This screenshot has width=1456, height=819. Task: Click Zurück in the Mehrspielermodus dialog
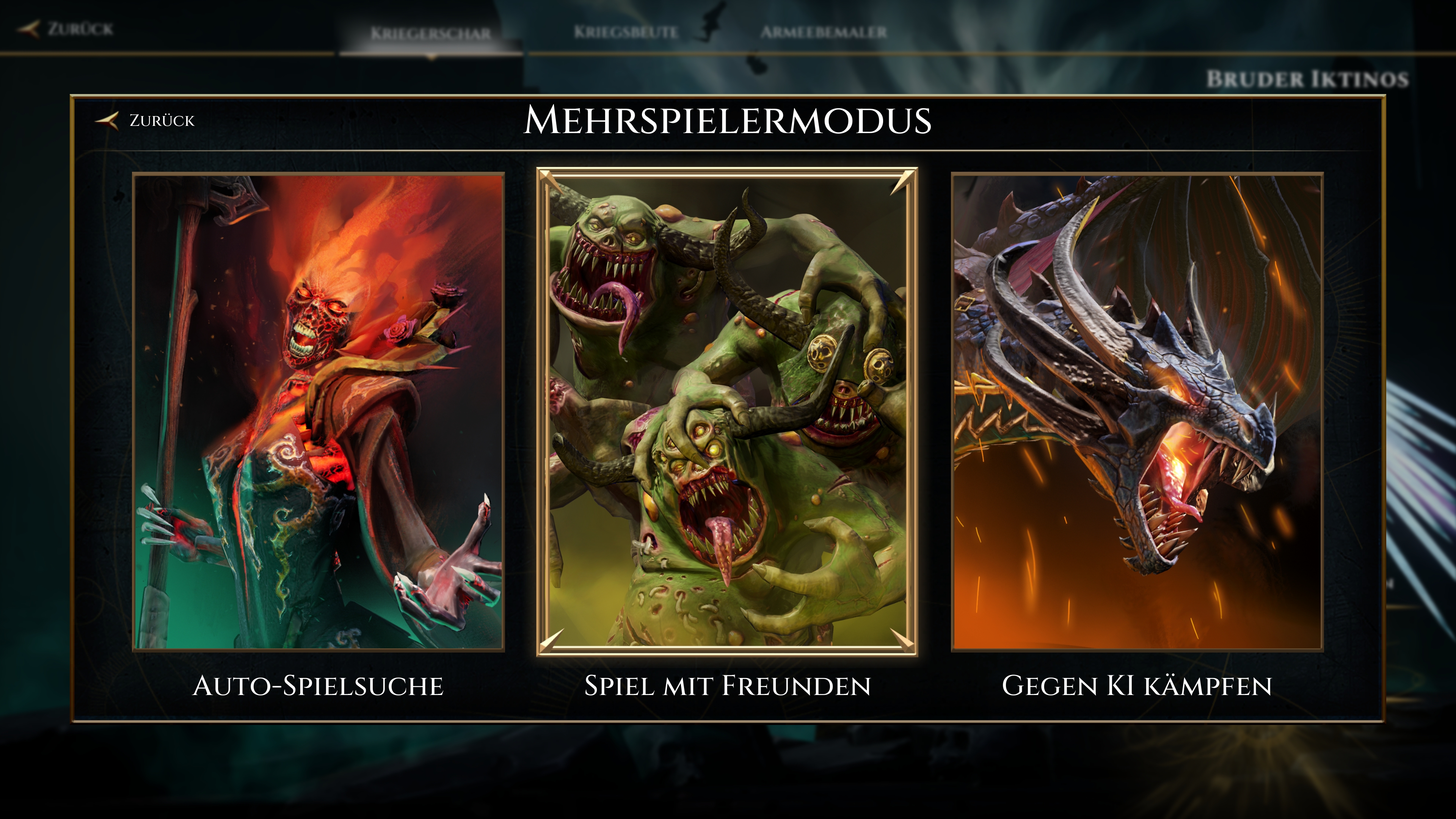tap(147, 121)
